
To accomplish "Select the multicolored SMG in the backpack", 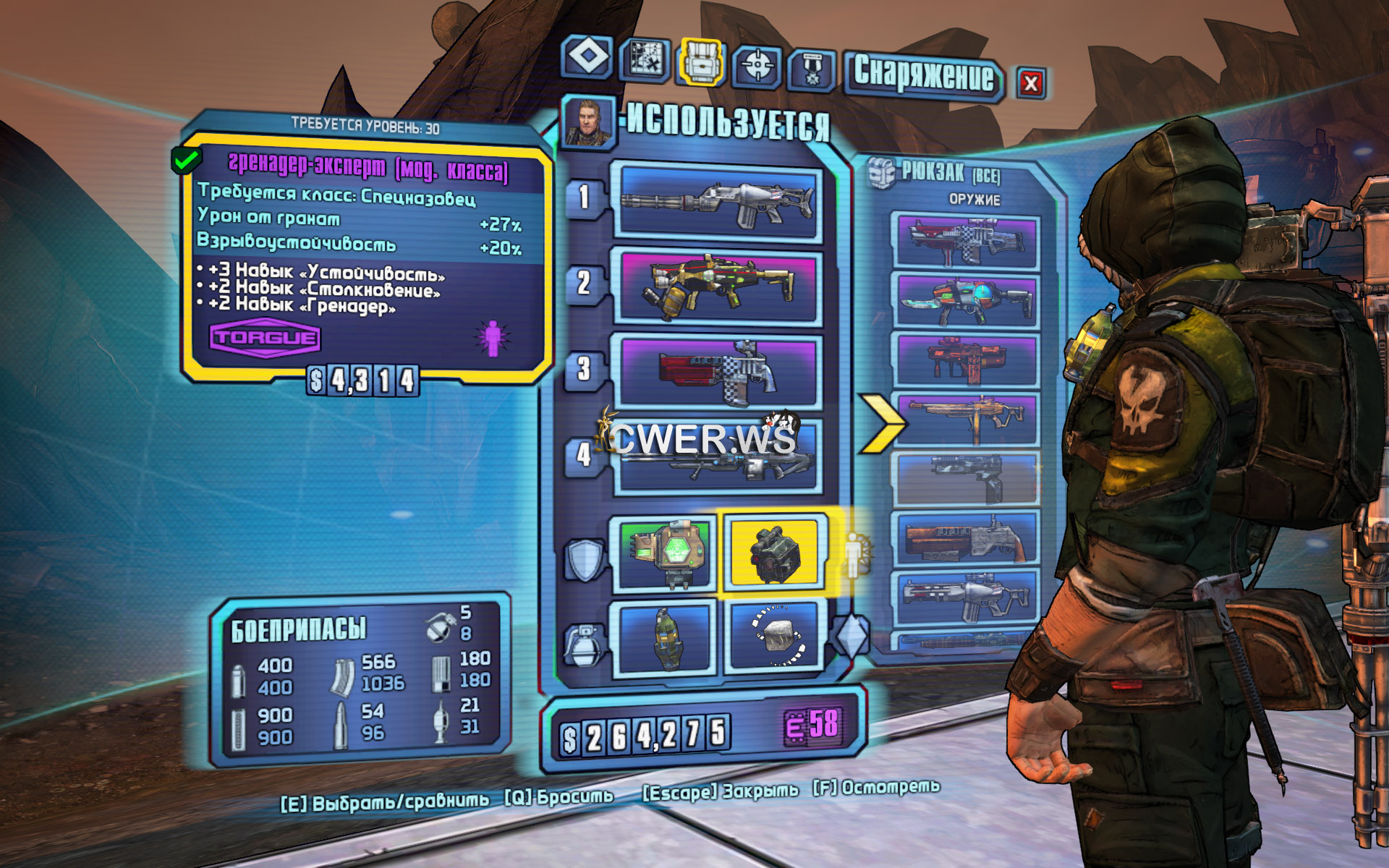I will pyautogui.click(x=966, y=301).
